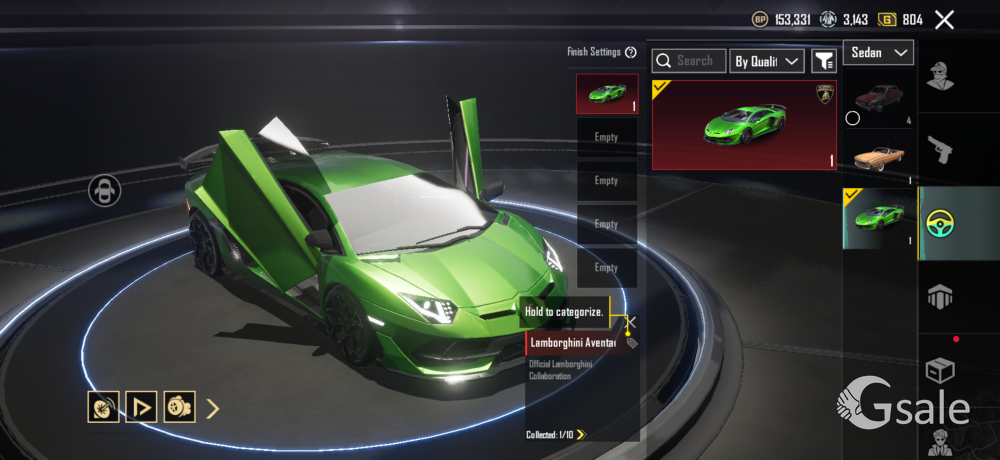Choose the orange convertible car thumbnail
This screenshot has width=1000, height=460.
[879, 158]
